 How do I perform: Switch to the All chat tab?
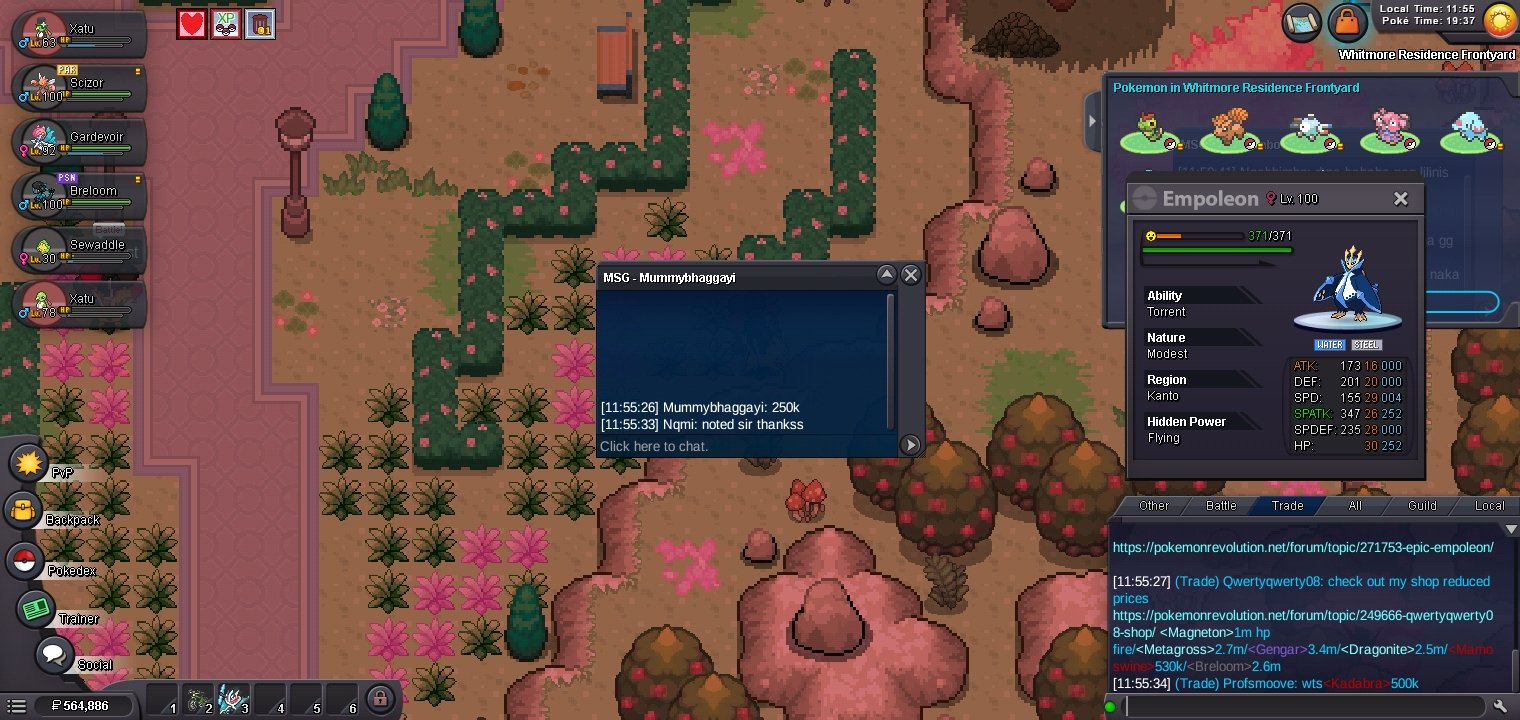click(1355, 506)
